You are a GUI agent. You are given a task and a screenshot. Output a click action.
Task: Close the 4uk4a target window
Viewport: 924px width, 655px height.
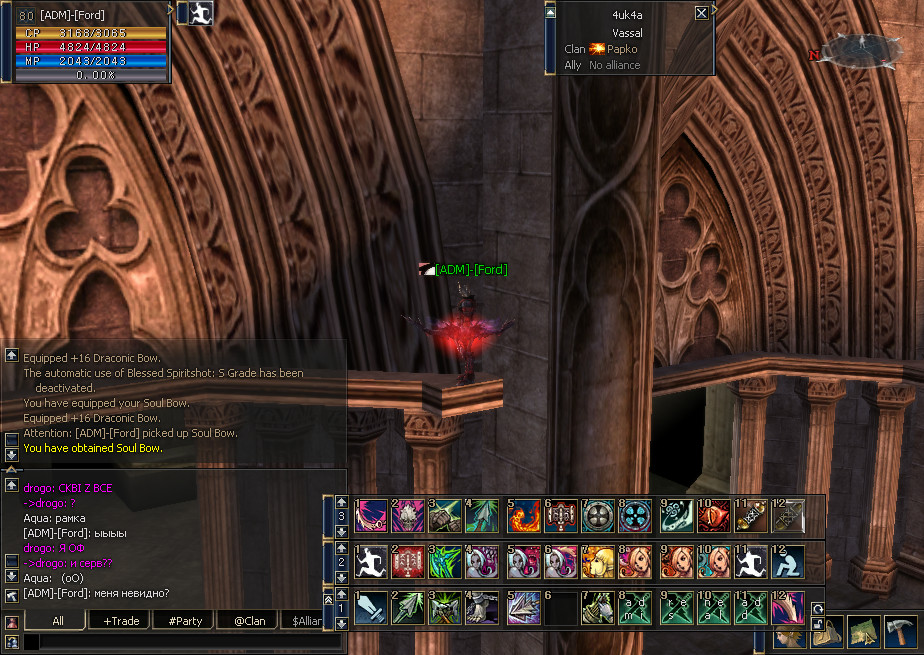(x=701, y=13)
